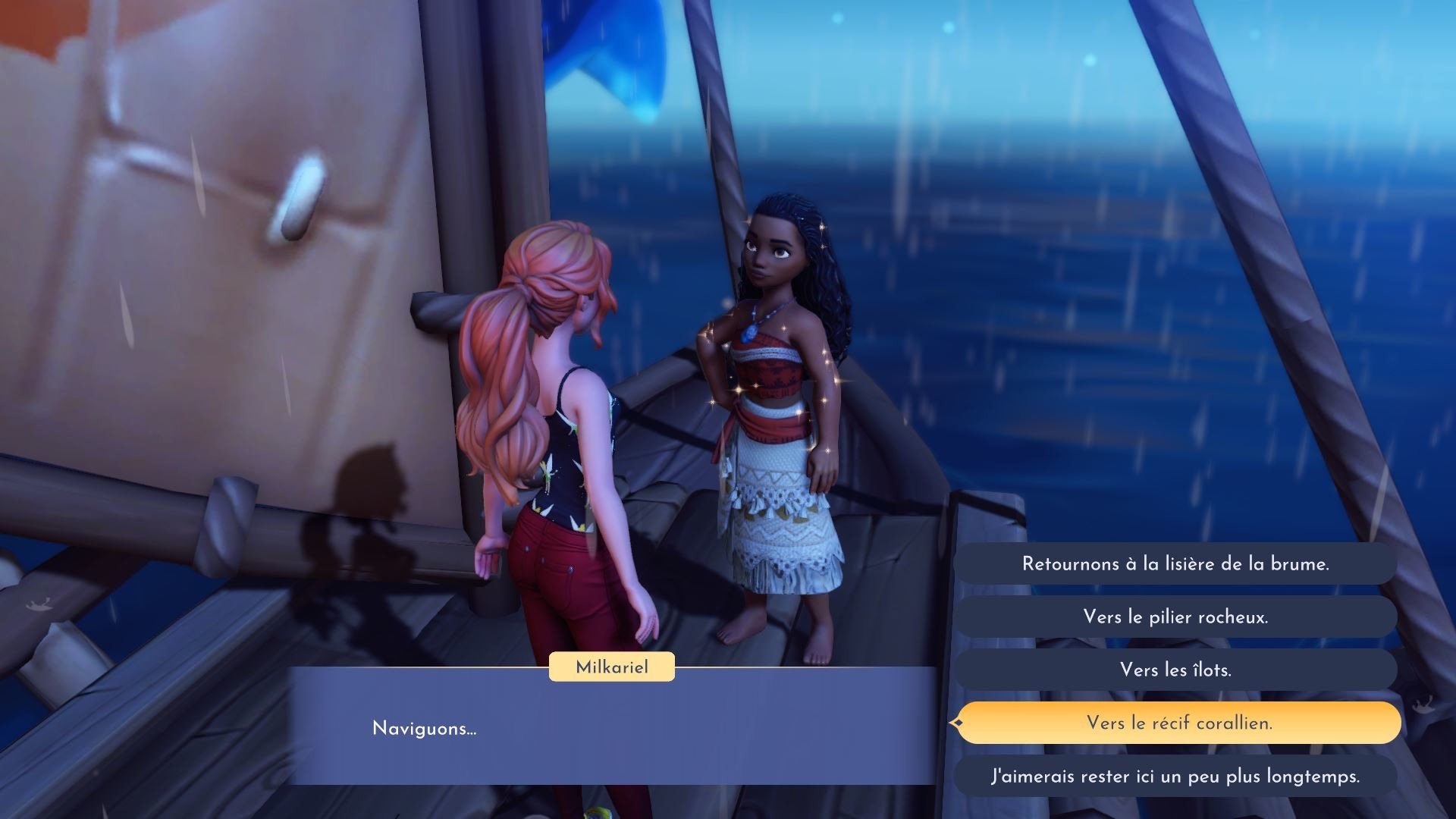Pick the "Vers les îlots" option
The height and width of the screenshot is (819, 1456).
(x=1175, y=670)
